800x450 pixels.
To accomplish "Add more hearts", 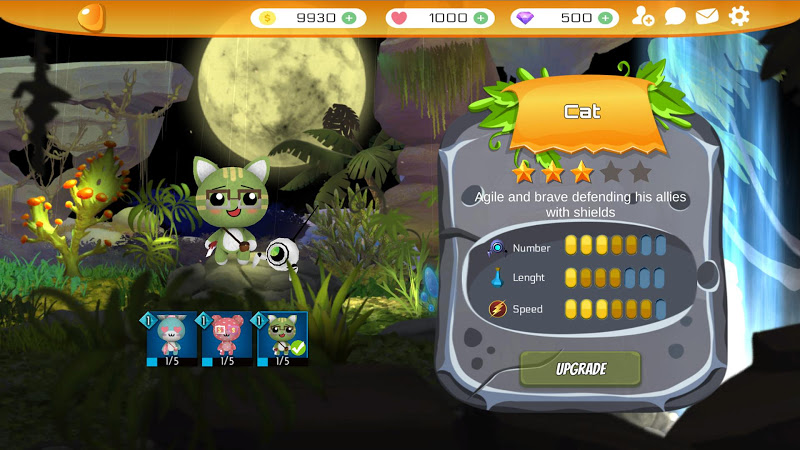I will pyautogui.click(x=480, y=18).
